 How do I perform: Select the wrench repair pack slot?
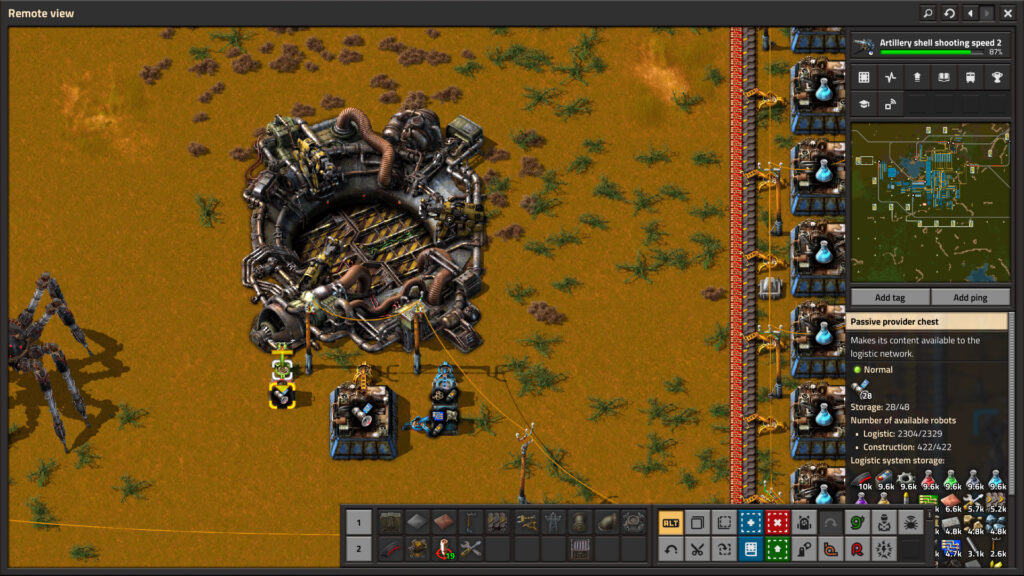[470, 549]
